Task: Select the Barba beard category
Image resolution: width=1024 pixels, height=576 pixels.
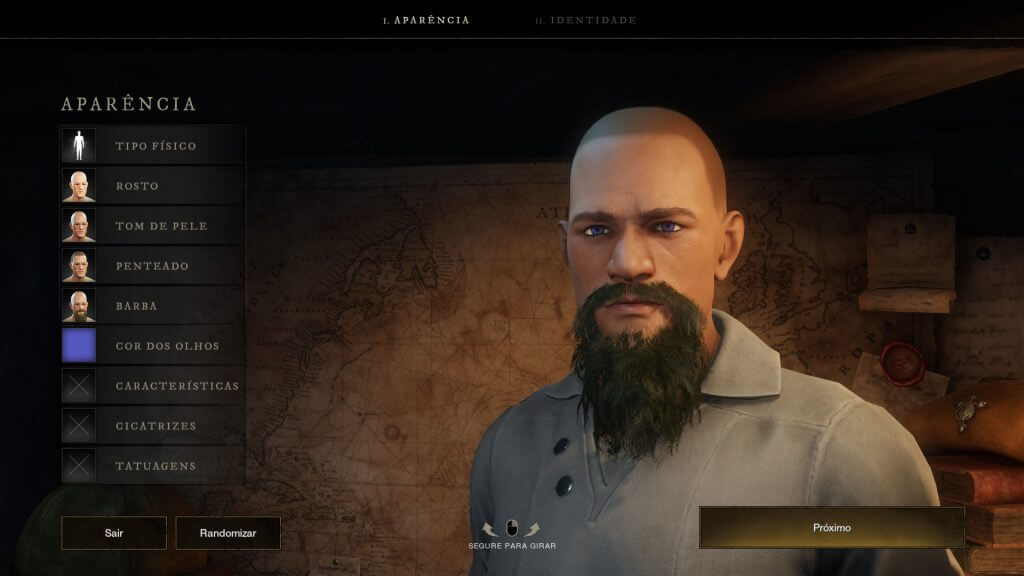Action: (x=153, y=306)
